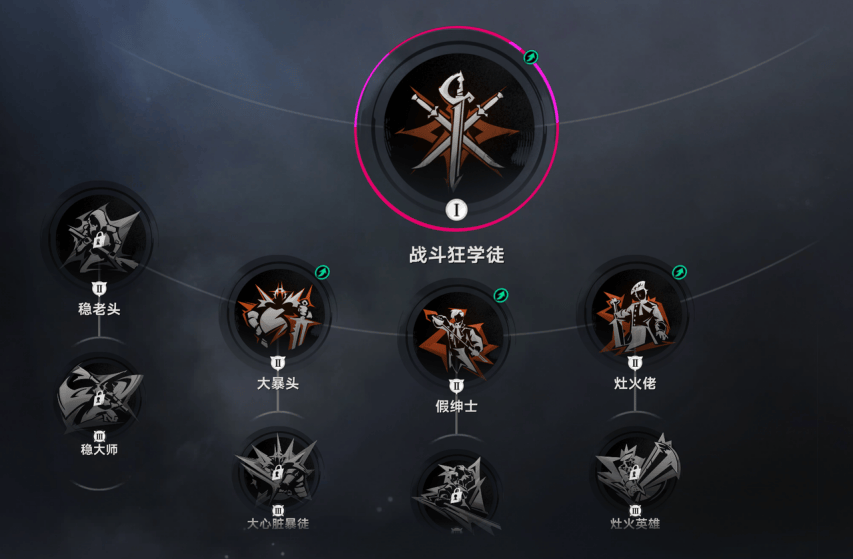Select the 战斗狂学徒 crossed-swords node

tap(456, 124)
